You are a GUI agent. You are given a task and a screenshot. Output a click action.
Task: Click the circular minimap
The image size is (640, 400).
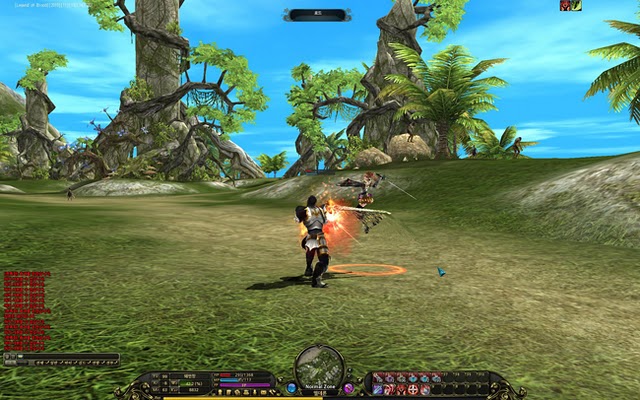coord(319,367)
